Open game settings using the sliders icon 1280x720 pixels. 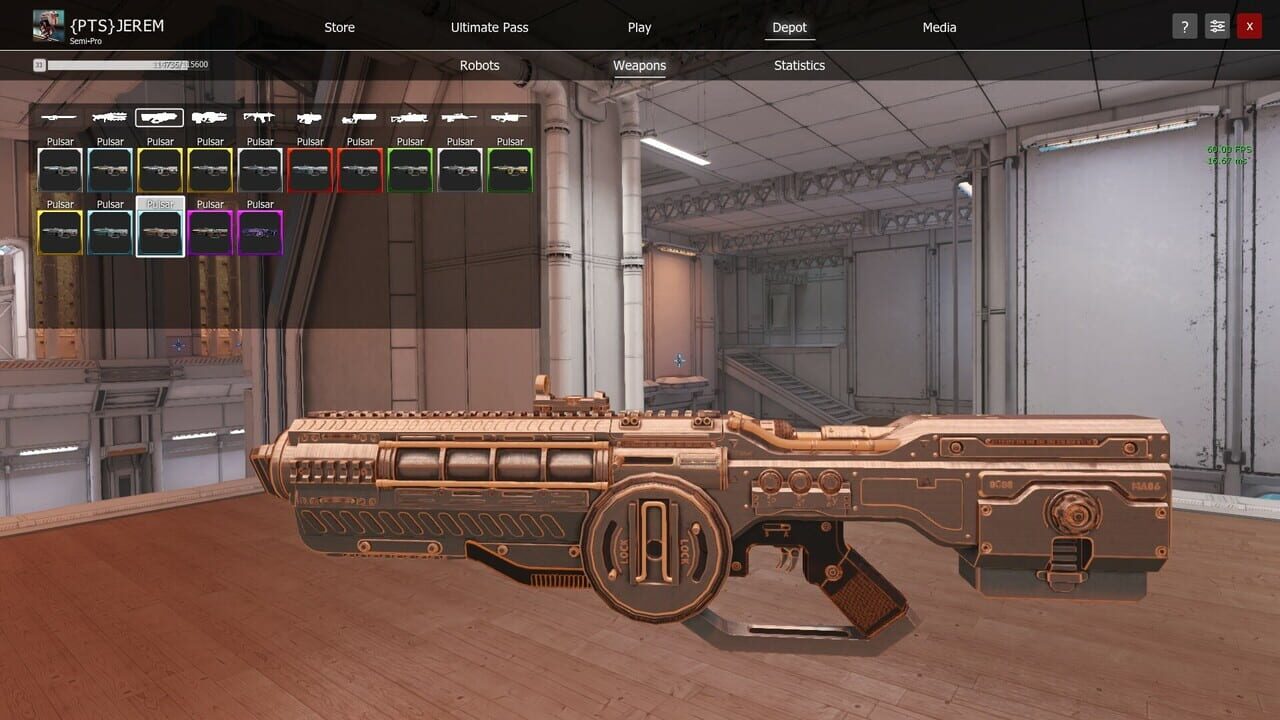tap(1217, 26)
